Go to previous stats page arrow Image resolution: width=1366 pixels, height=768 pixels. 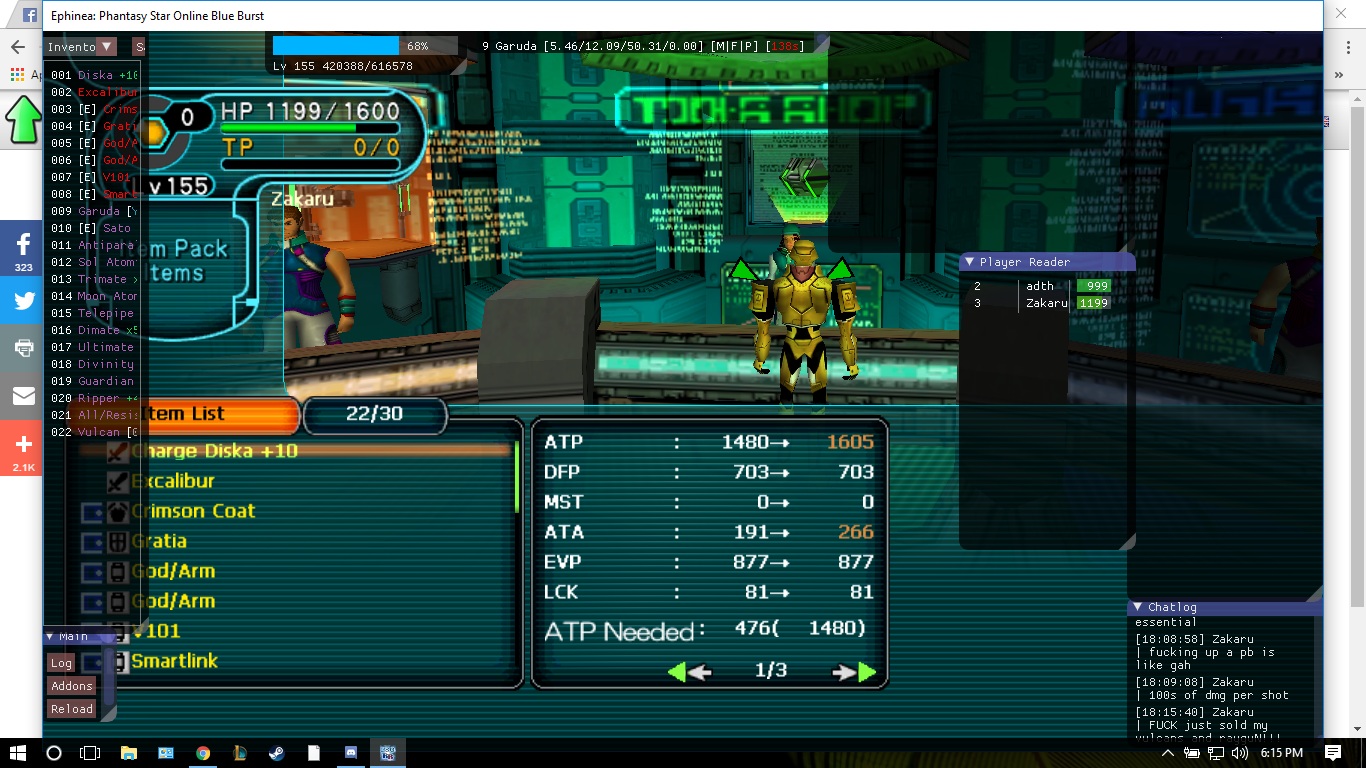(x=689, y=672)
